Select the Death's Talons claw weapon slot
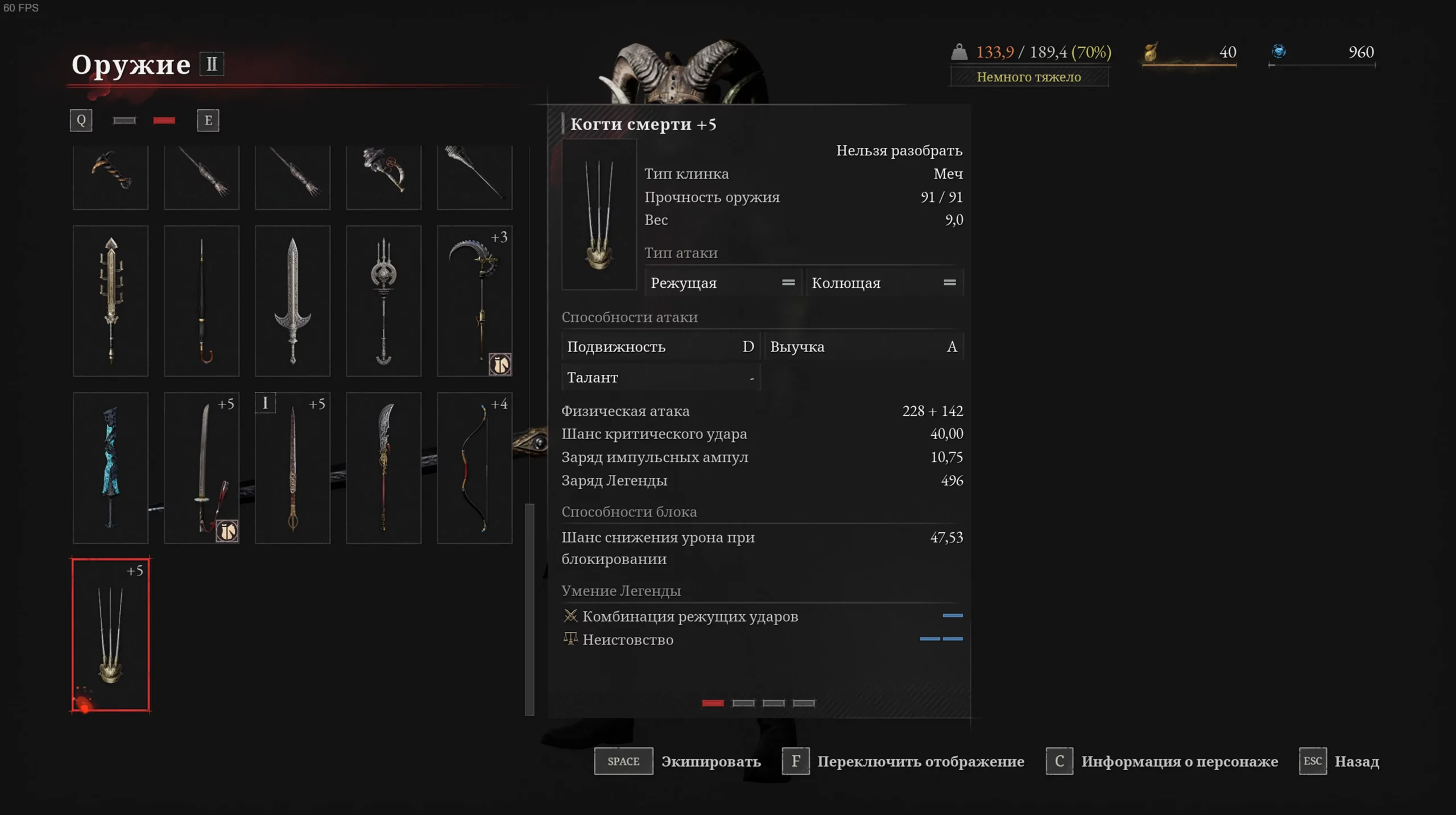This screenshot has height=815, width=1456. (x=110, y=634)
